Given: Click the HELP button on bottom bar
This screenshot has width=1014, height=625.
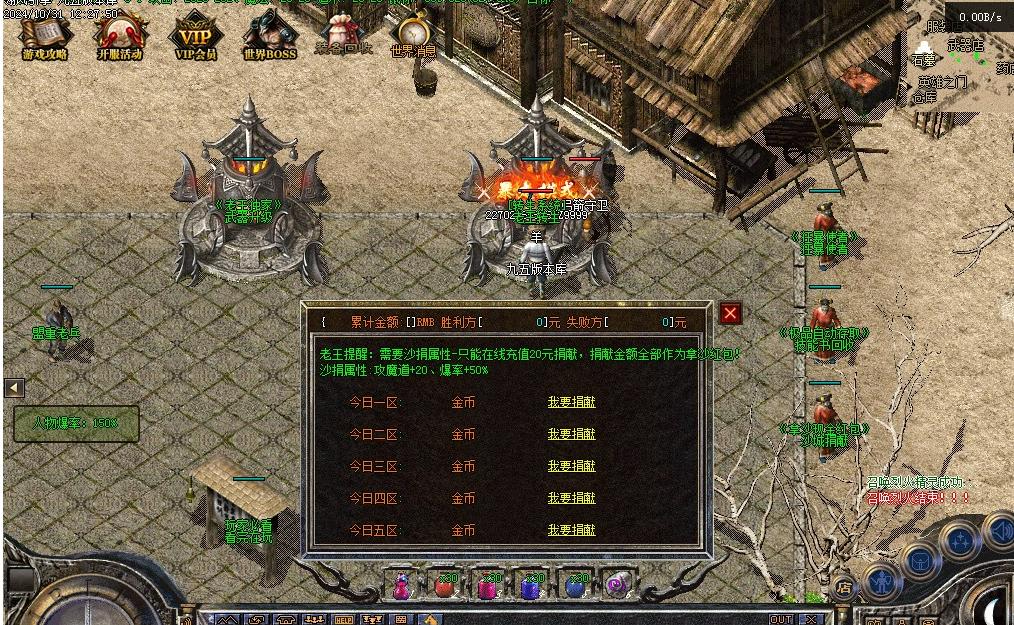Looking at the screenshot, I should coord(344,619).
